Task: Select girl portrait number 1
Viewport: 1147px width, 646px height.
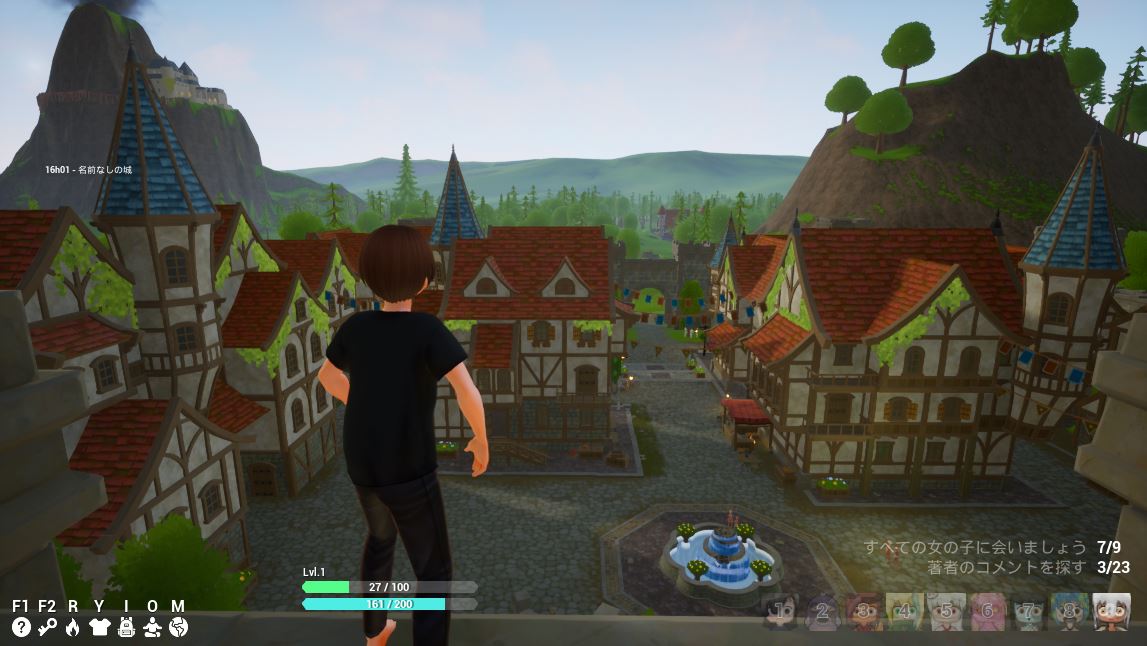Action: coord(782,611)
